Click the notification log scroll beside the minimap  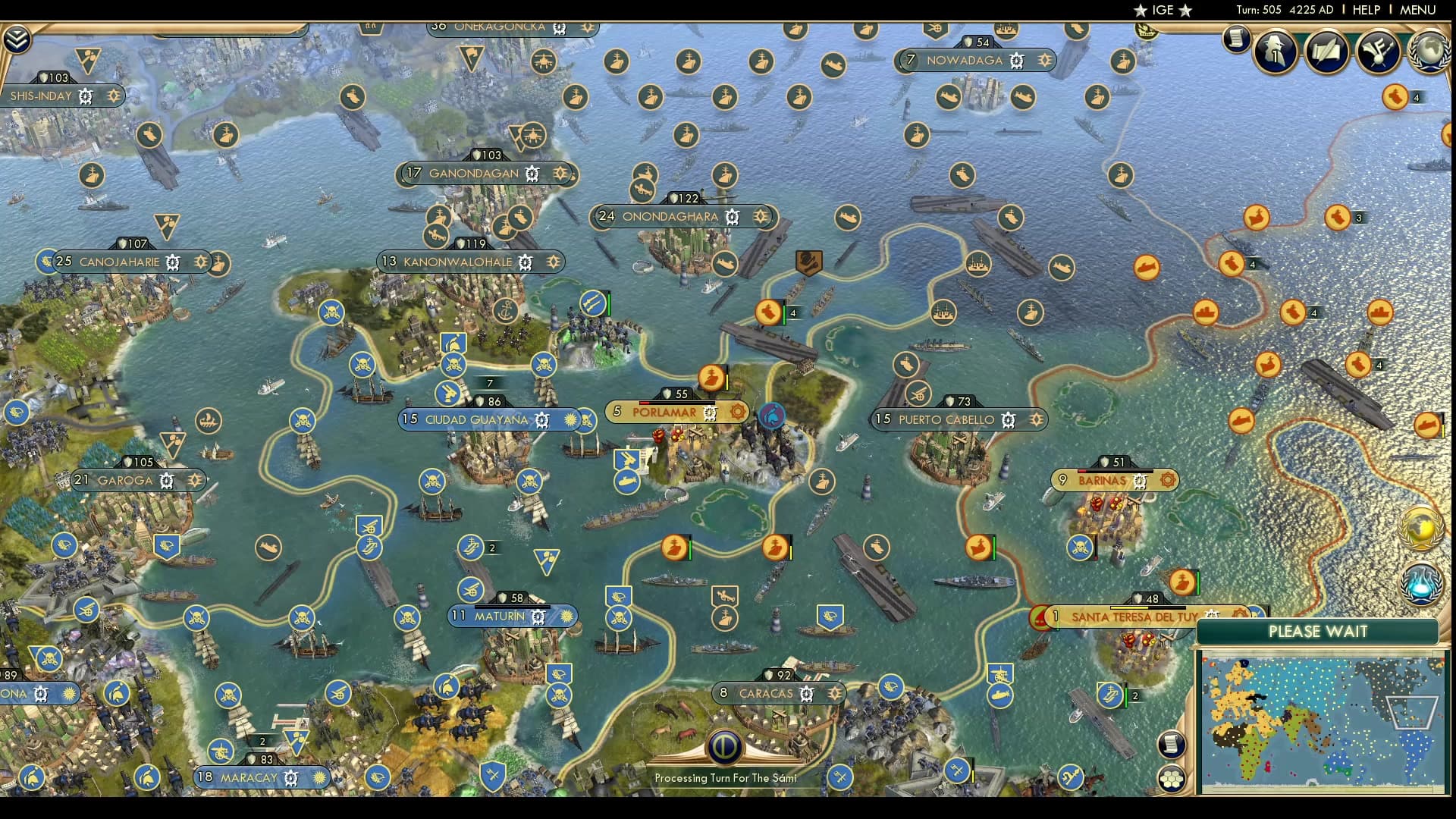[1172, 745]
